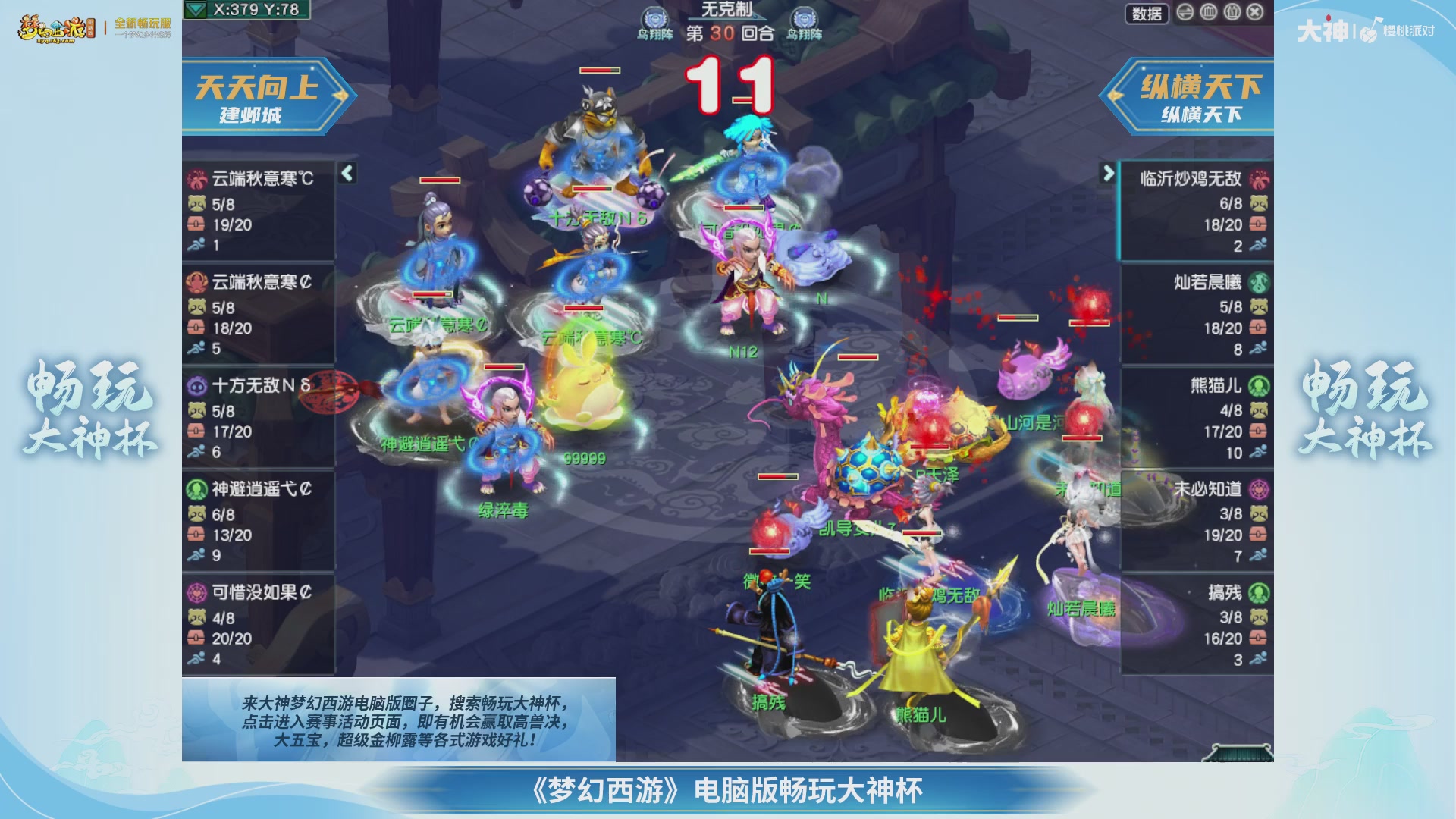This screenshot has height=819, width=1456.
Task: Expand the right team panel with the arrow
Action: (x=1106, y=171)
